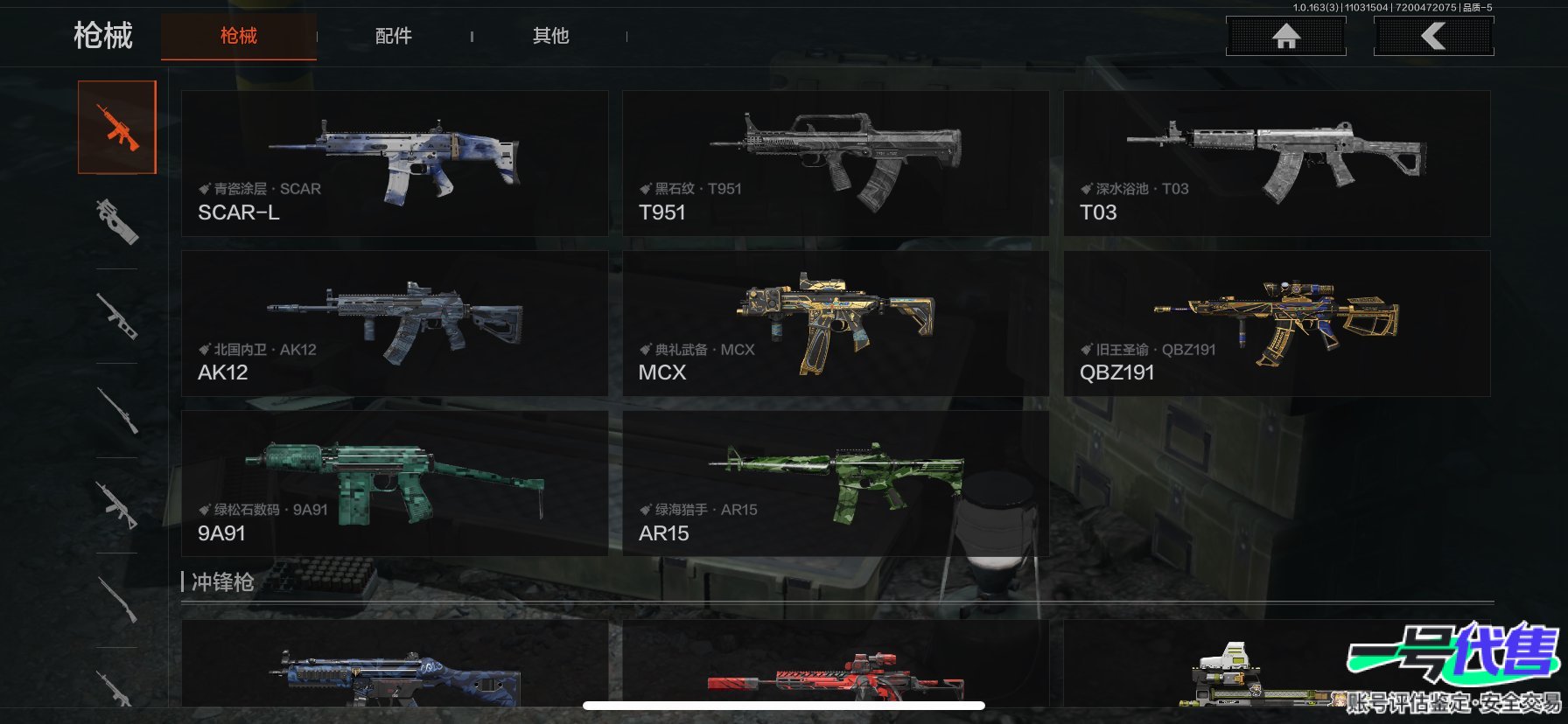Select the SCAR-L weapon card
The width and height of the screenshot is (1568, 724).
coord(395,164)
